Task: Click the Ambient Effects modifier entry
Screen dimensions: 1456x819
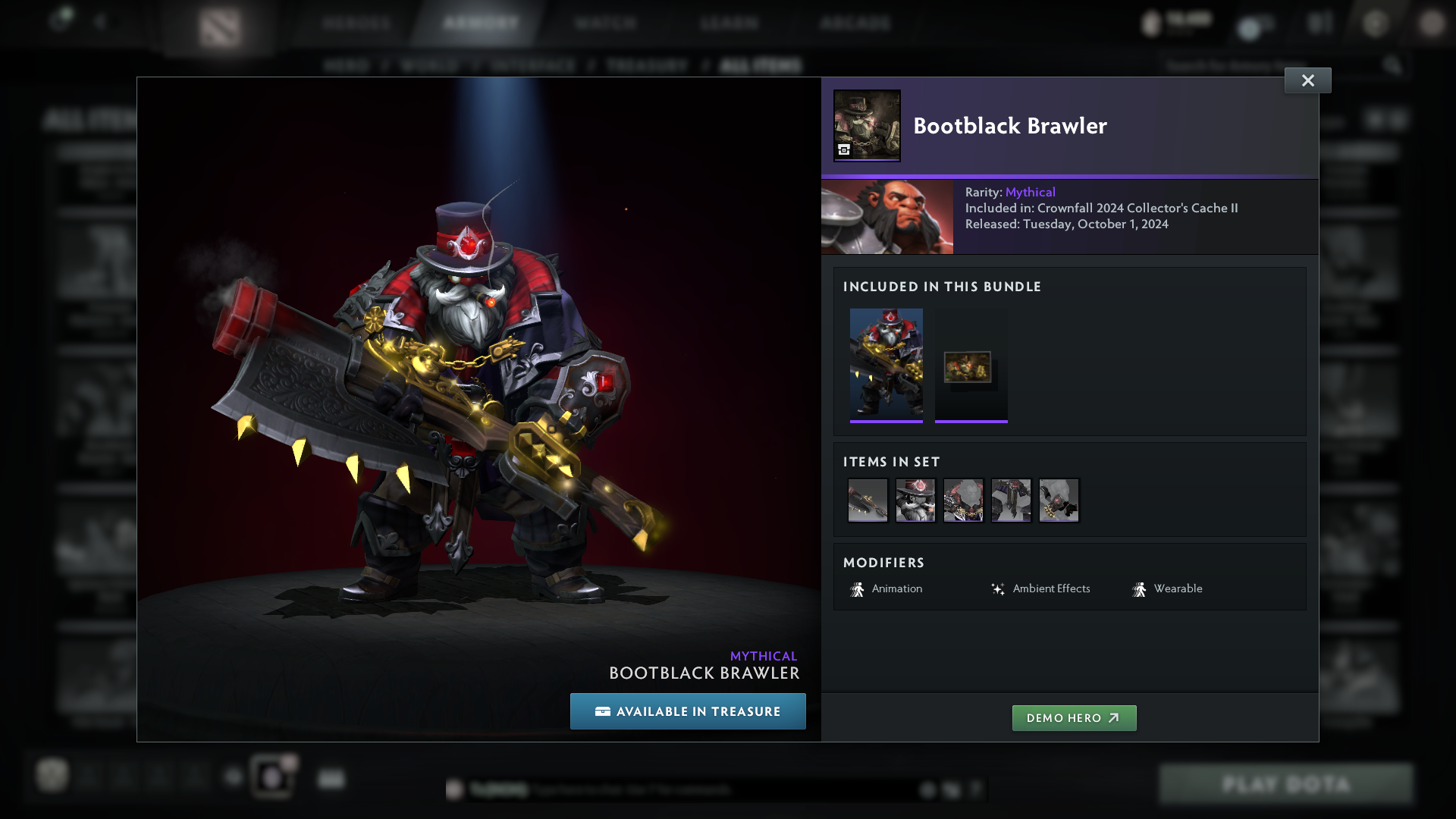Action: [x=1040, y=589]
